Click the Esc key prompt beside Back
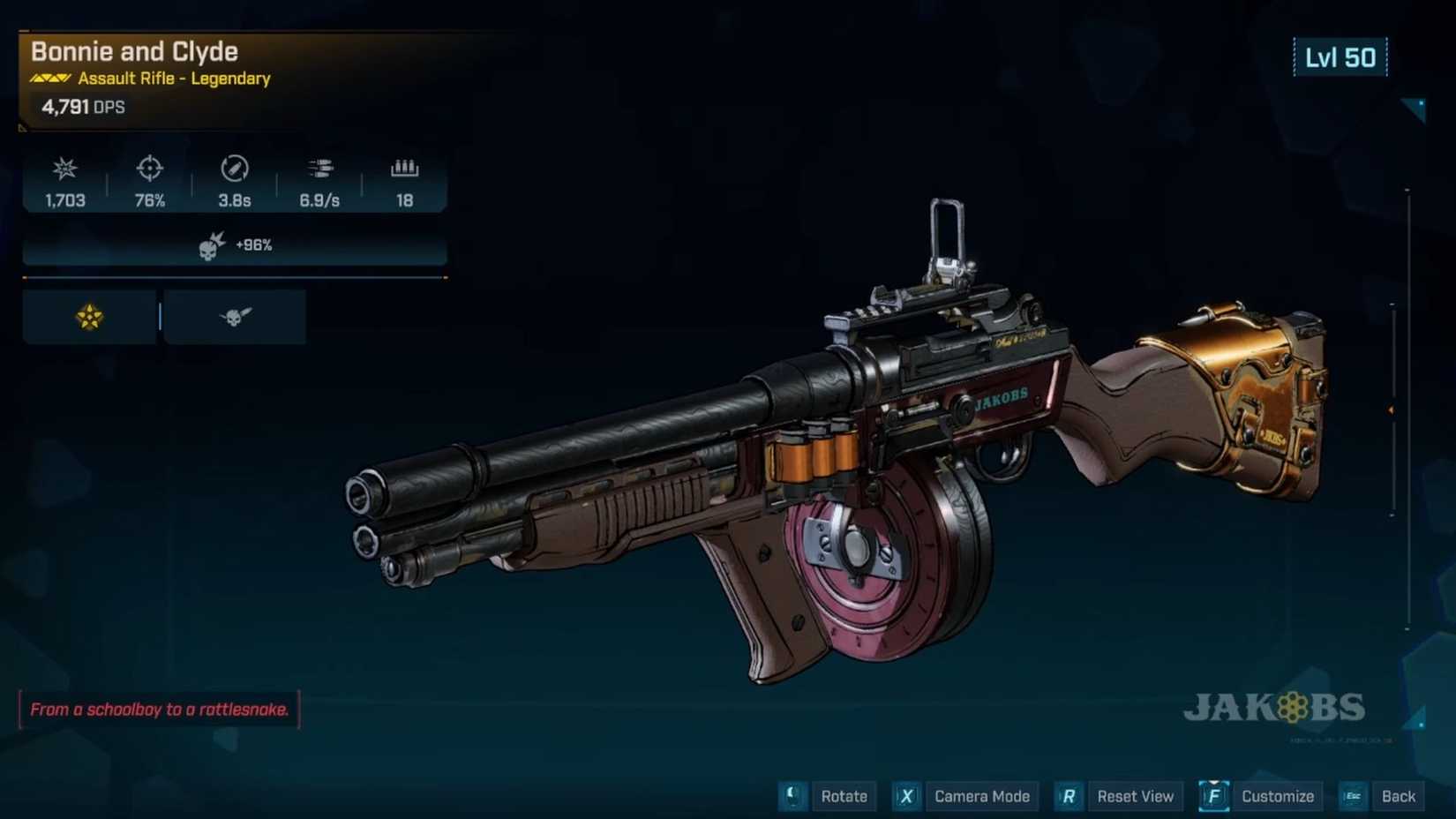 [x=1353, y=796]
